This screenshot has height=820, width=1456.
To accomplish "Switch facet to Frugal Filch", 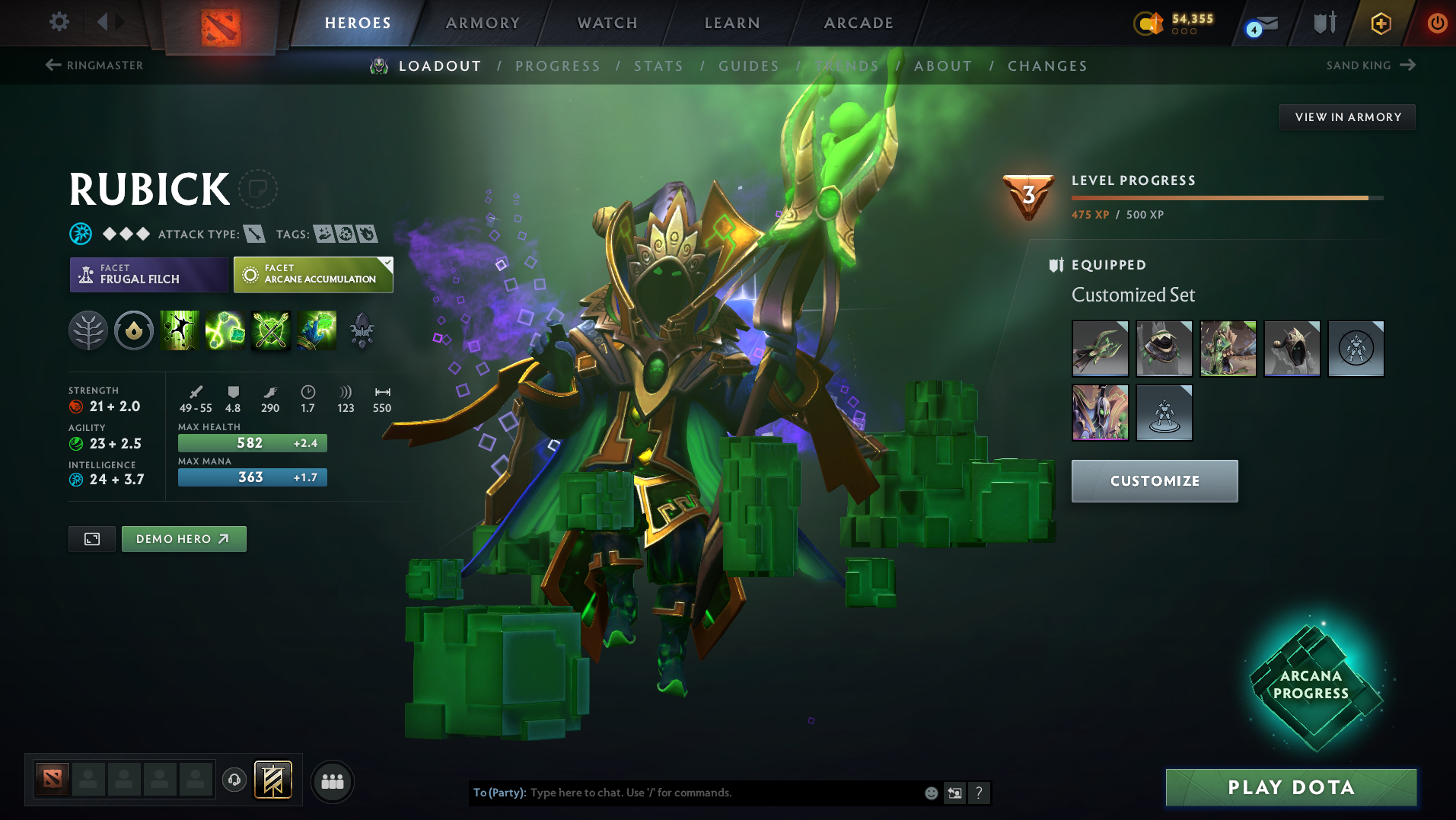I will pos(148,274).
